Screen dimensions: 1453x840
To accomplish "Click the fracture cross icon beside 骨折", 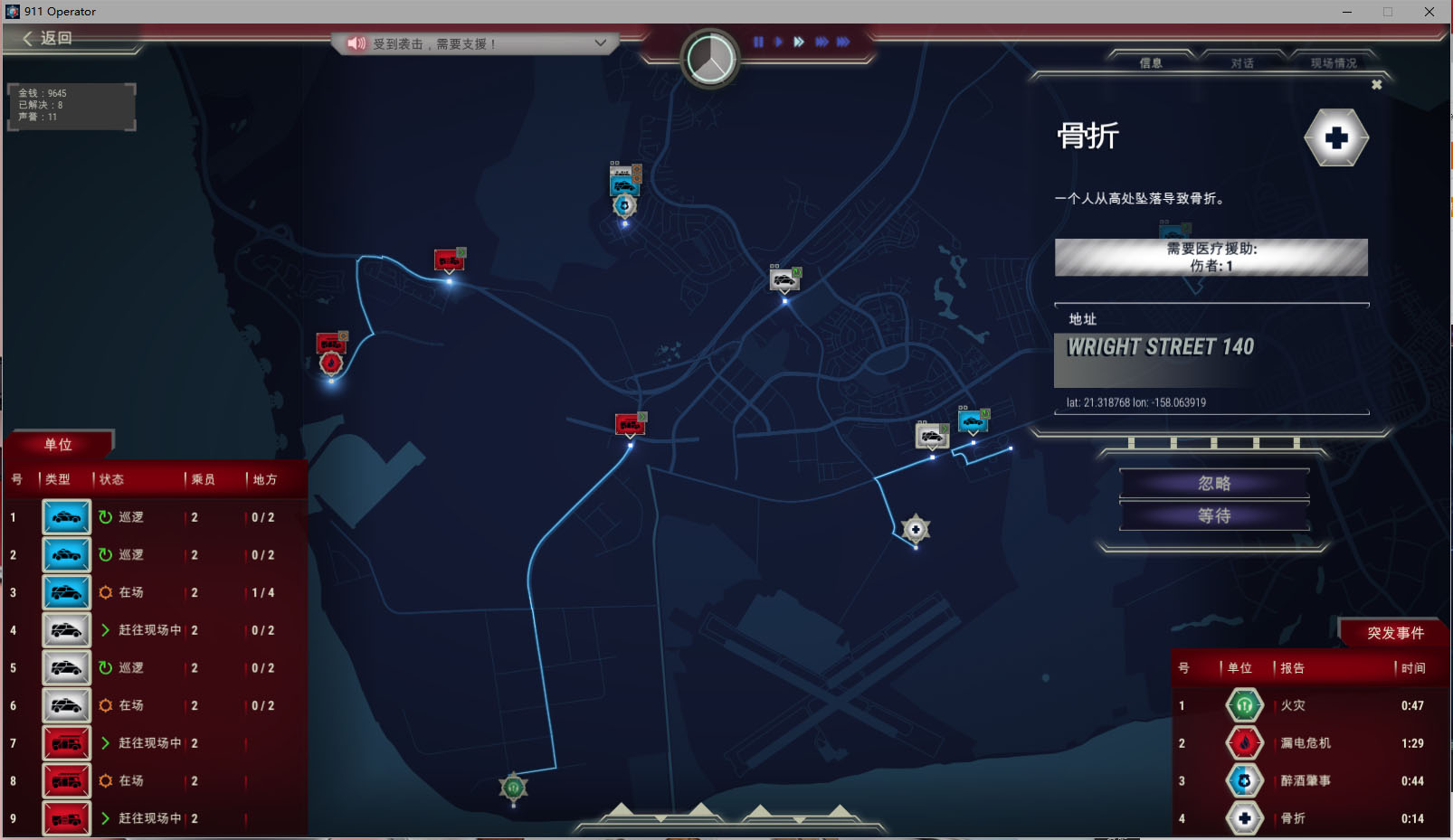I will tap(1244, 817).
